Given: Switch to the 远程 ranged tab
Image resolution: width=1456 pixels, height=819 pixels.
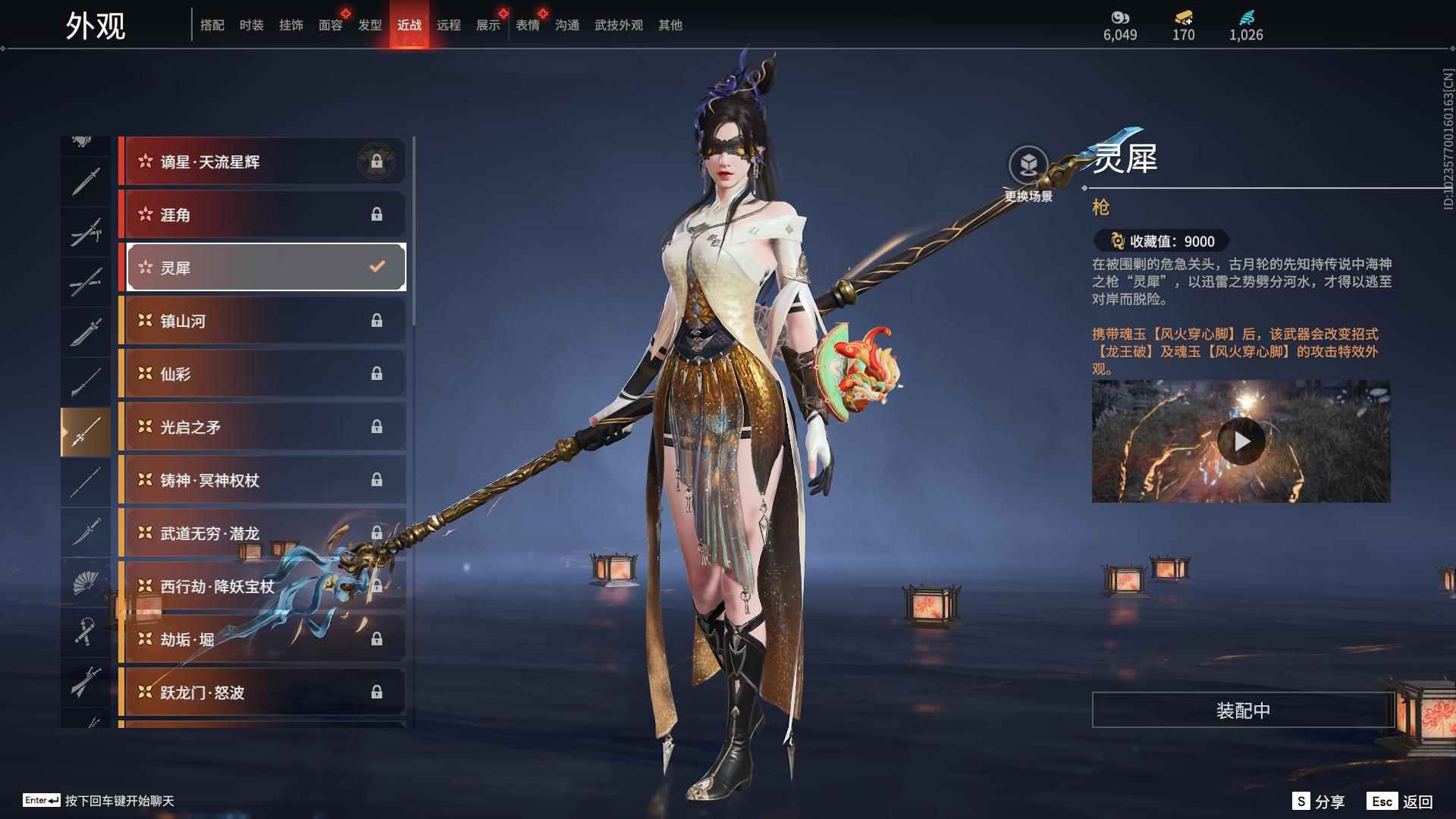Looking at the screenshot, I should [448, 25].
